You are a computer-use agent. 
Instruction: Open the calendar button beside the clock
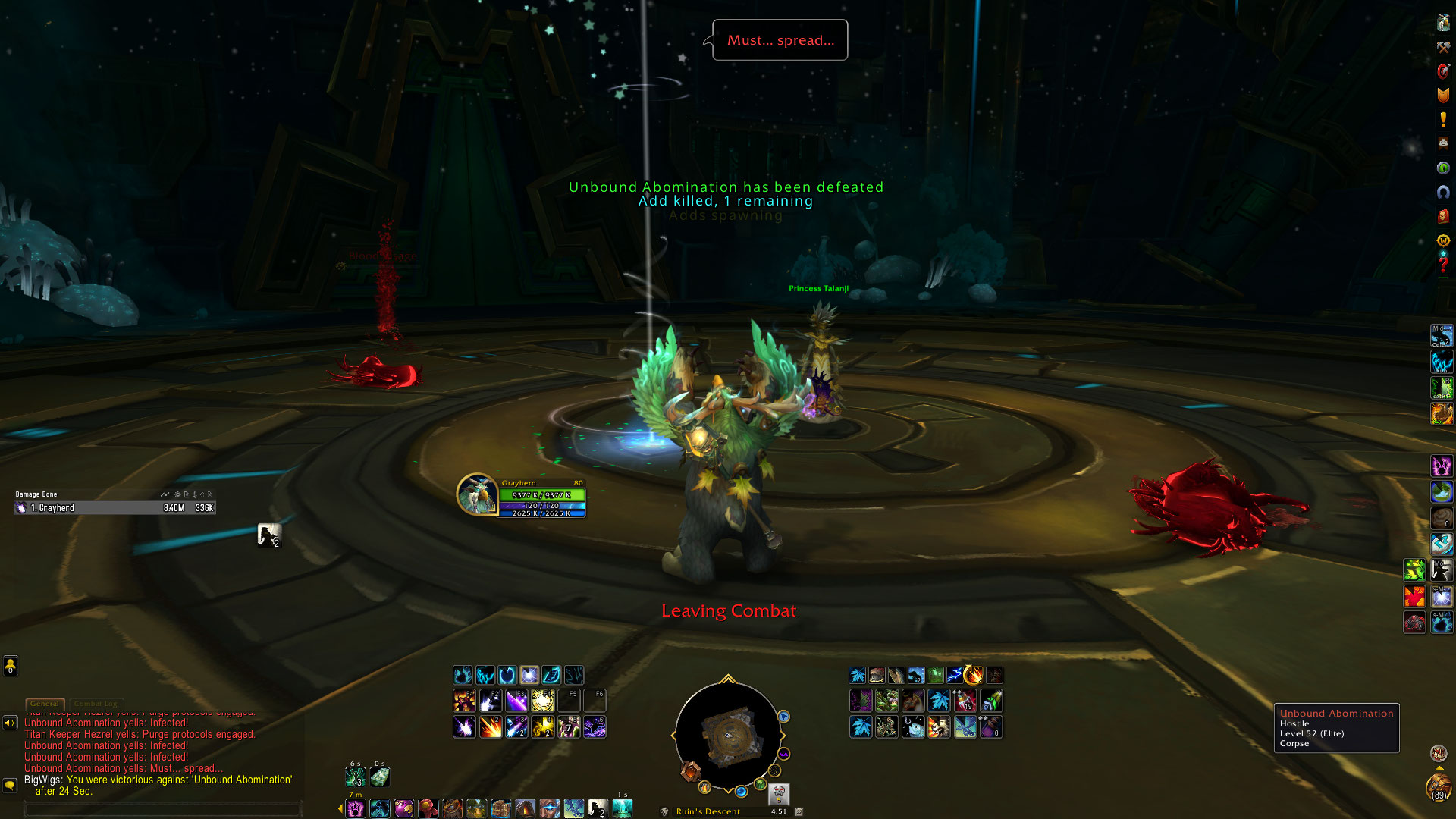[799, 811]
